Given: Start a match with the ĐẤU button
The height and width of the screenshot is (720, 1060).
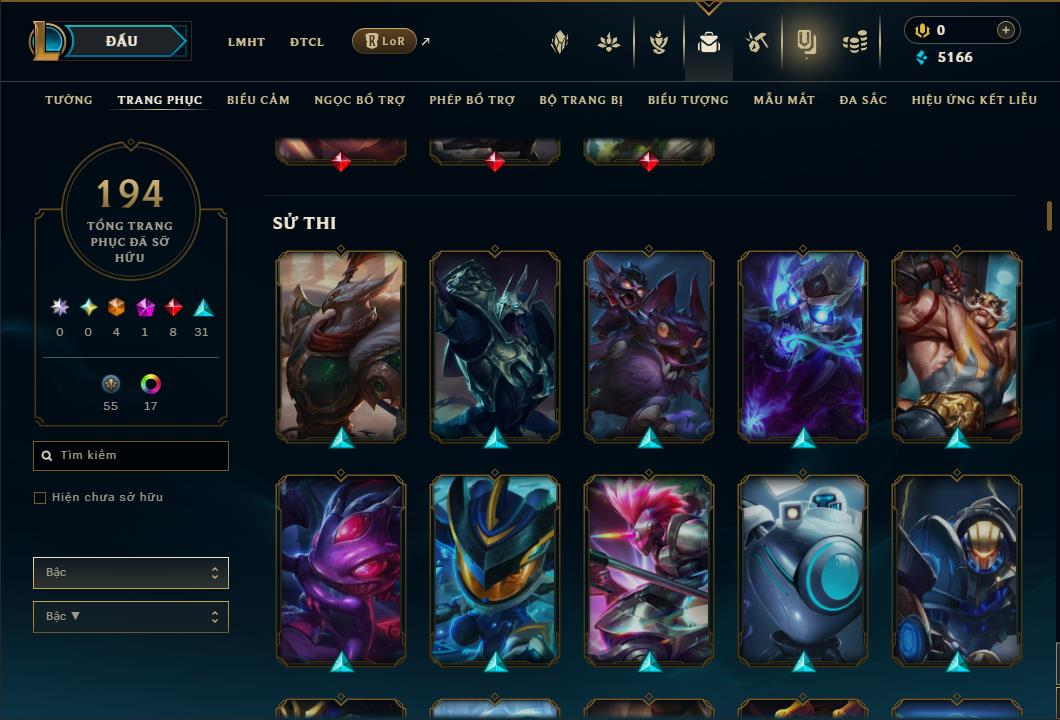Looking at the screenshot, I should click(x=122, y=41).
